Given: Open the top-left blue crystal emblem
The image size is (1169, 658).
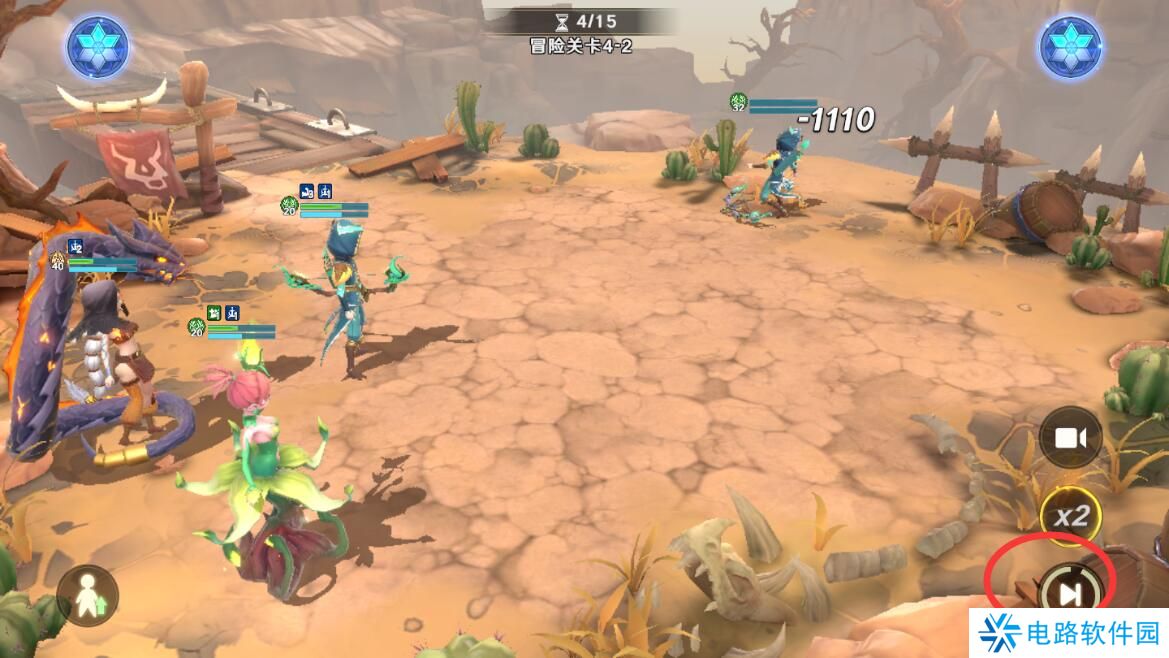Looking at the screenshot, I should click(x=98, y=47).
